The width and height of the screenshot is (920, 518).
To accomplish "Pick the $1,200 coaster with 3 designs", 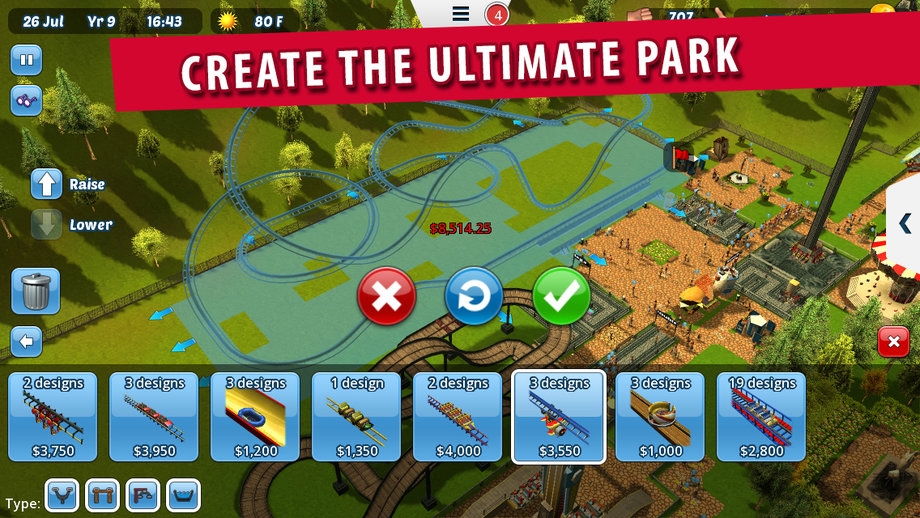I will coord(254,417).
